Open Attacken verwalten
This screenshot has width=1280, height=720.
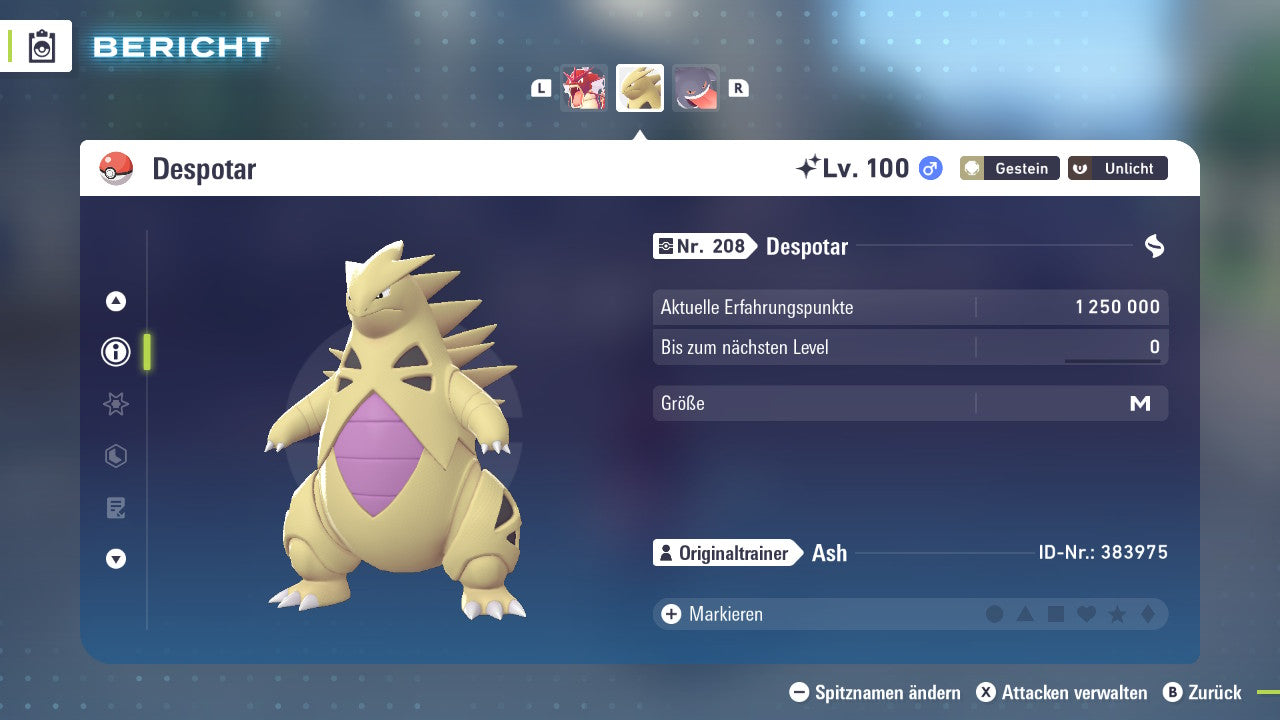(x=1062, y=692)
